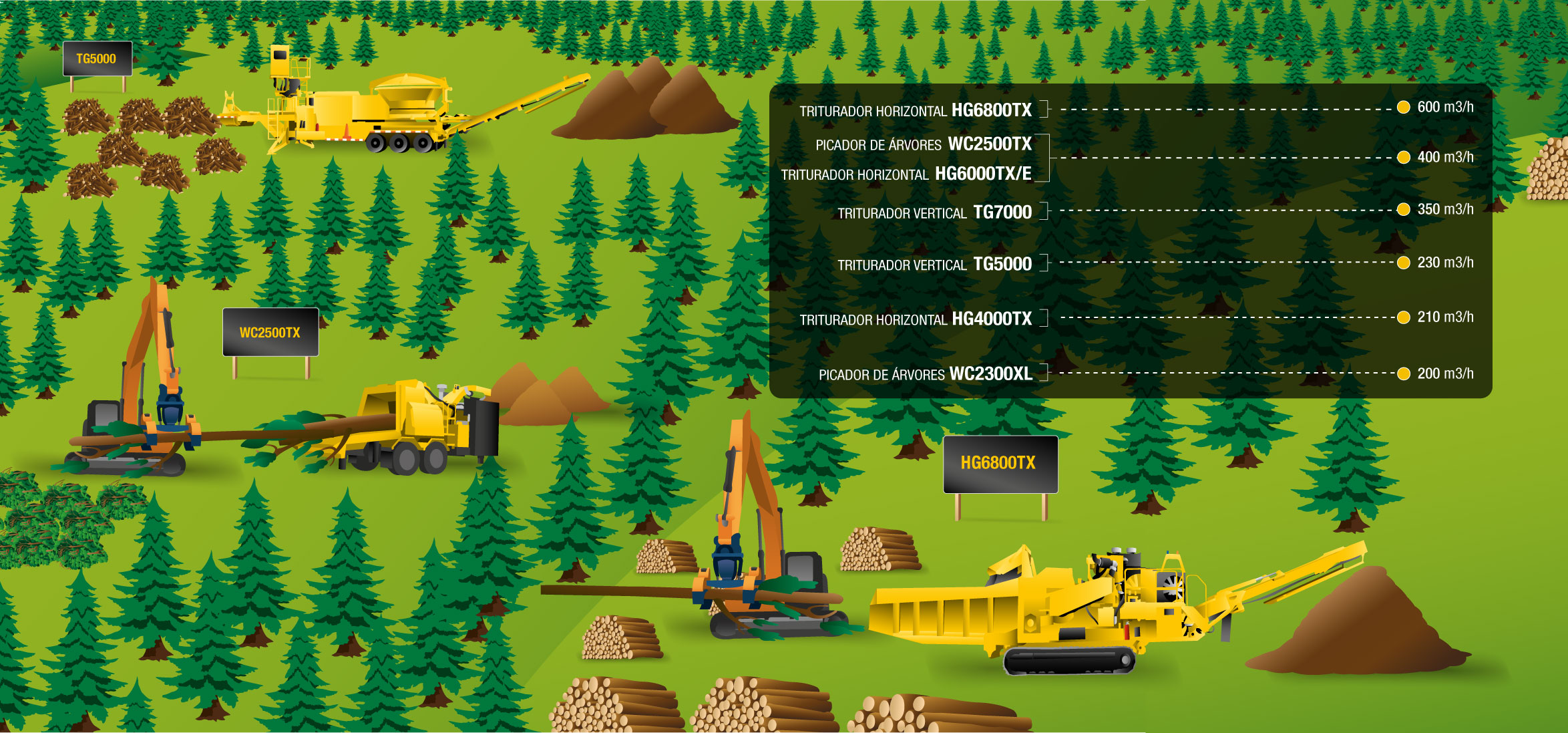The height and width of the screenshot is (733, 1568).
Task: Select the HG6800TX signboard marker
Action: (x=1000, y=463)
